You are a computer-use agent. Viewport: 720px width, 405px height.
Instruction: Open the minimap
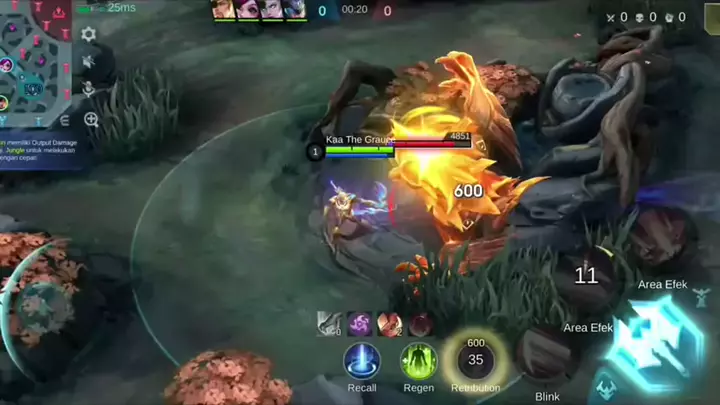(x=35, y=60)
